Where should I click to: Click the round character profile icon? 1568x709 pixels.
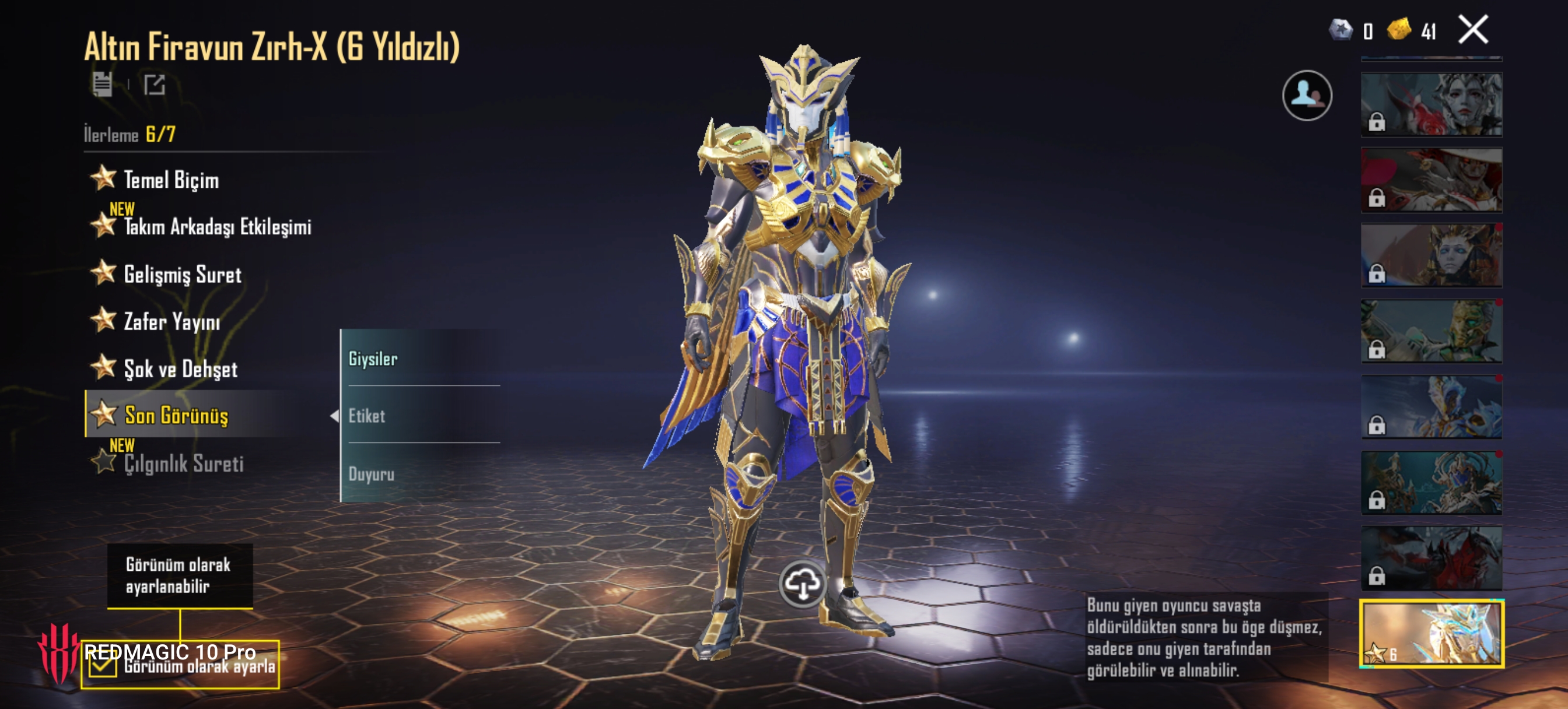pyautogui.click(x=1306, y=96)
